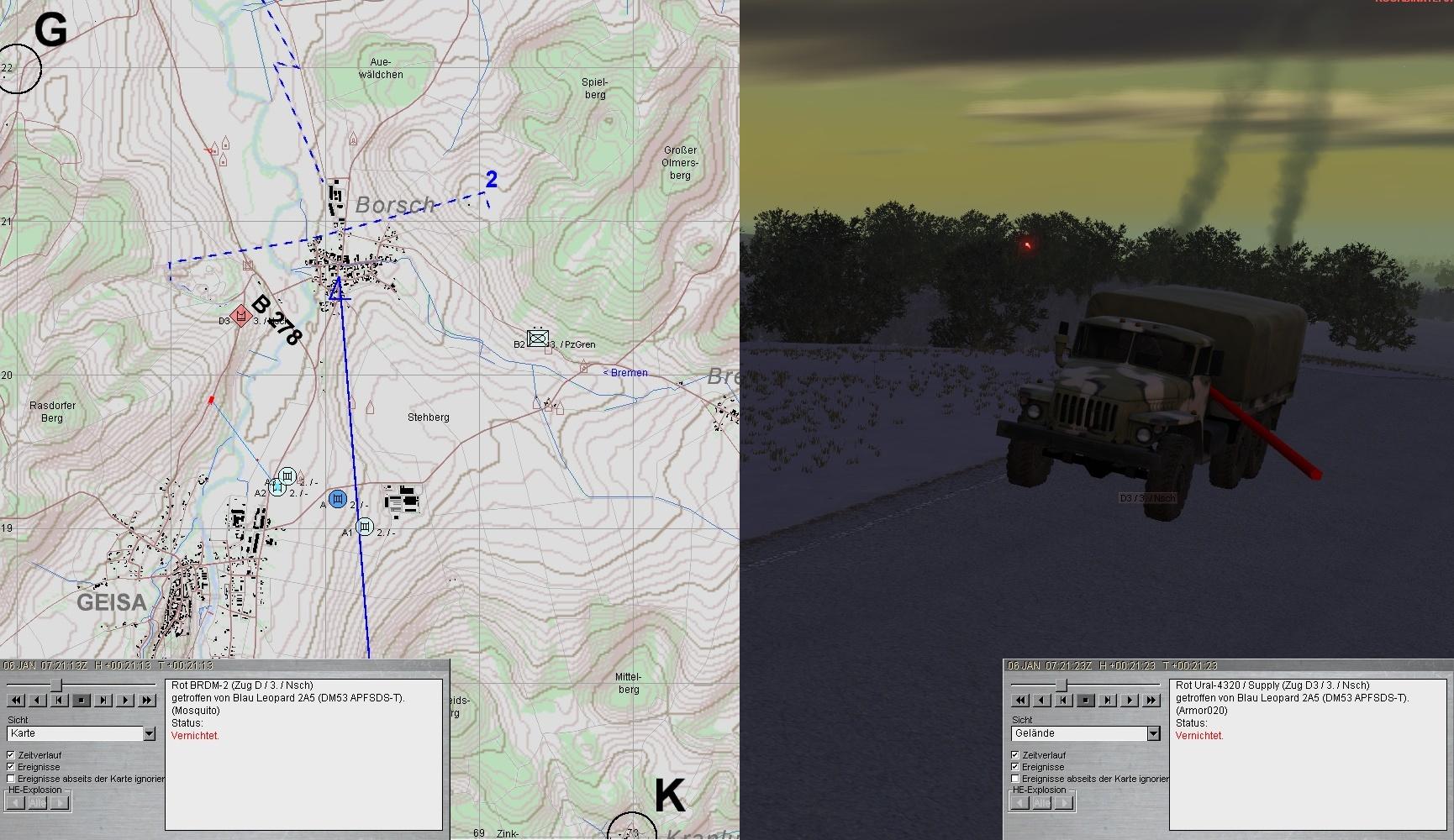Stop playback in the Gelände view panel
The image size is (1454, 840).
click(x=1086, y=701)
